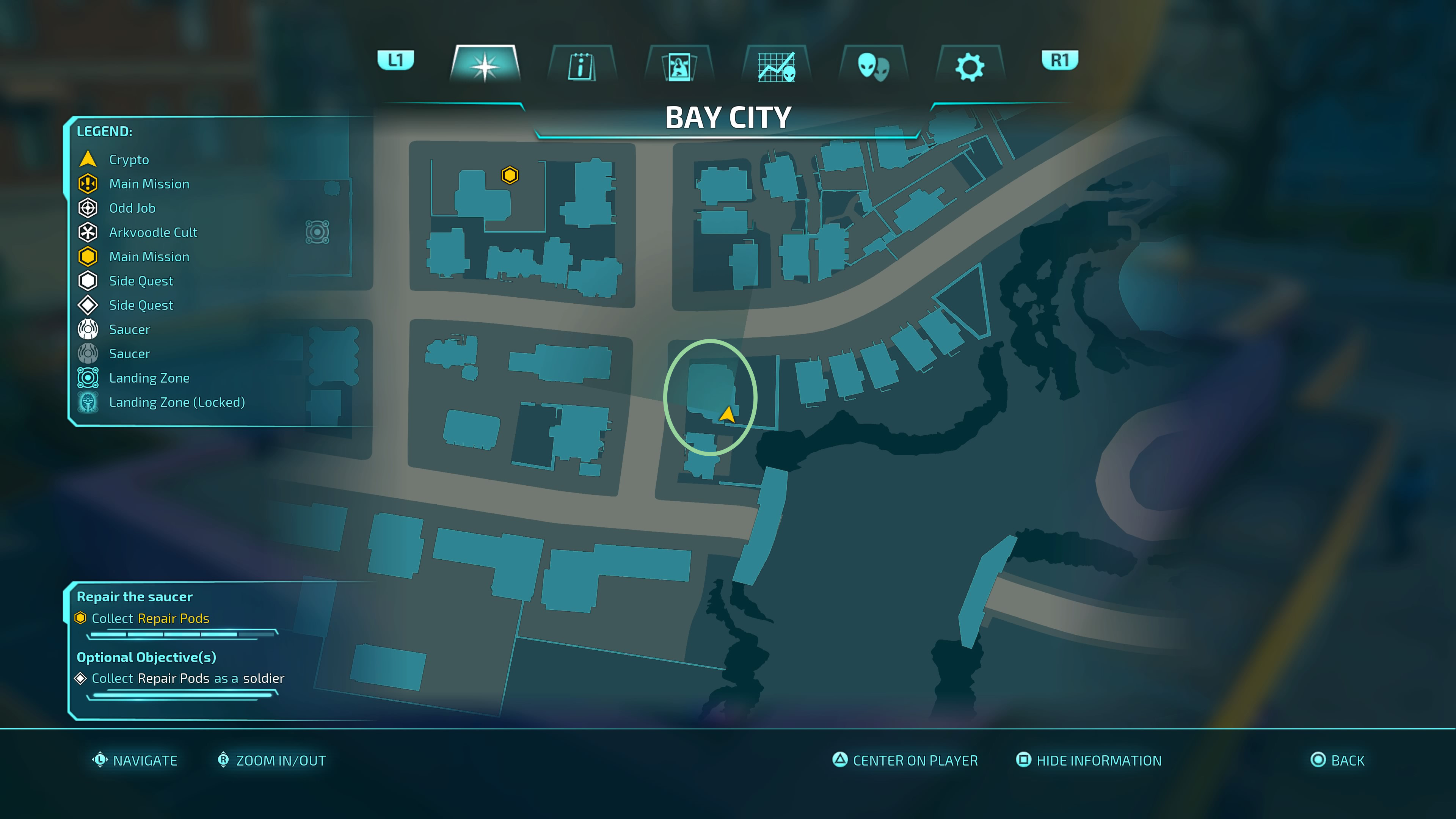Viewport: 1456px width, 819px height.
Task: Click the Landing Zone legend icon
Action: (88, 378)
